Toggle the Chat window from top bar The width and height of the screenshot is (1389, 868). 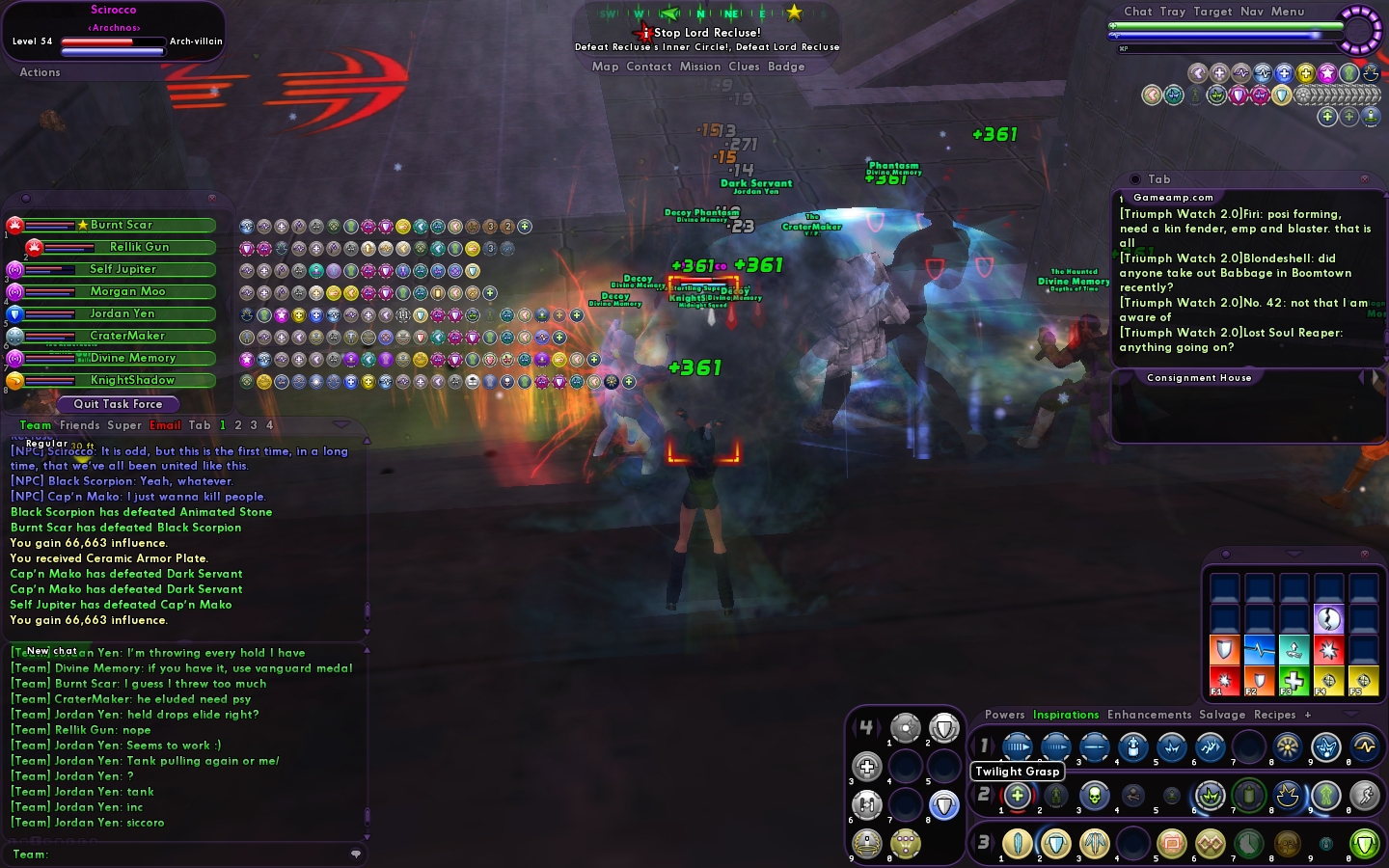click(x=1137, y=12)
